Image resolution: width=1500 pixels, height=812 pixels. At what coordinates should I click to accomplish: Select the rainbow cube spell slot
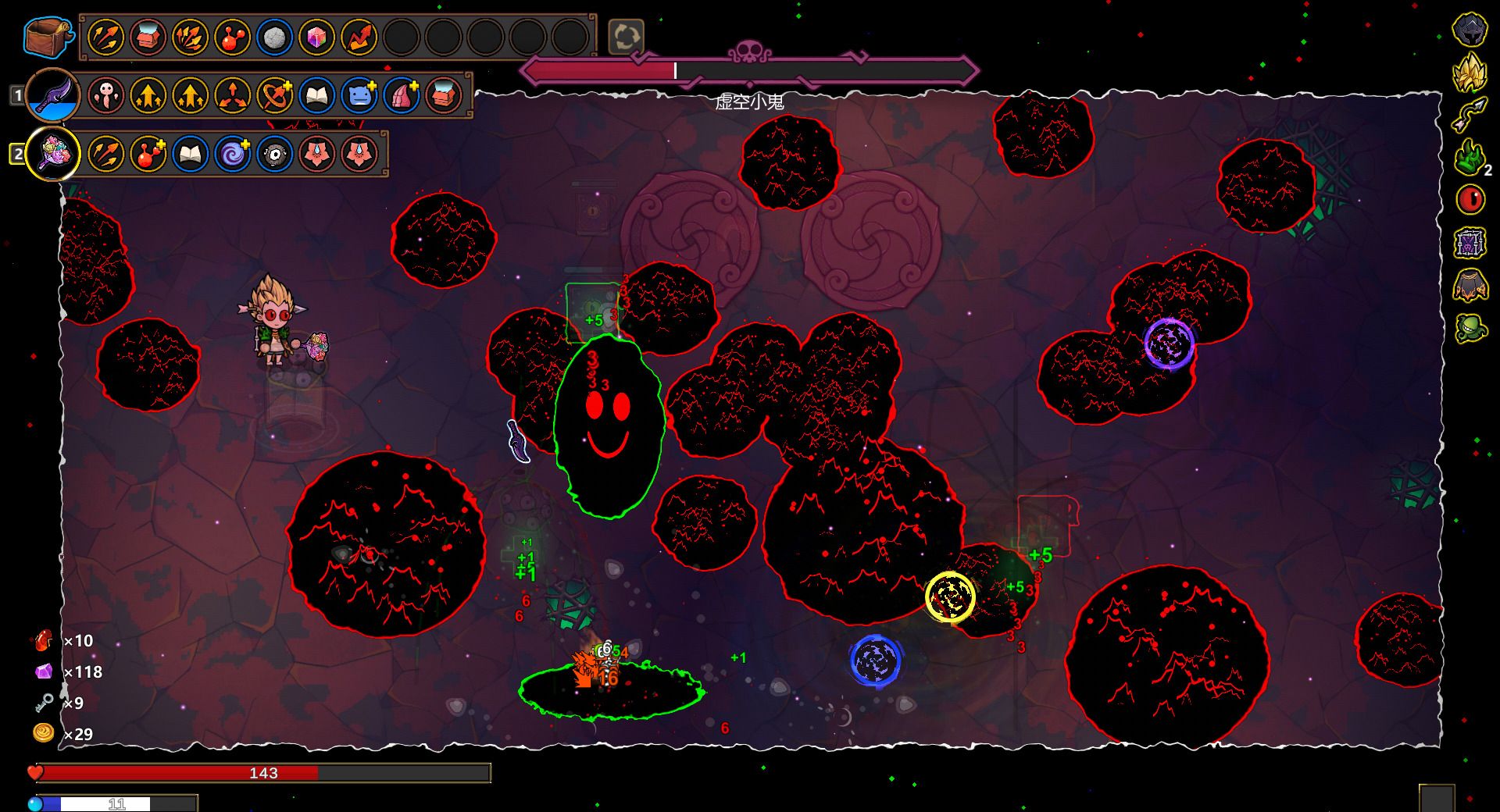click(316, 37)
